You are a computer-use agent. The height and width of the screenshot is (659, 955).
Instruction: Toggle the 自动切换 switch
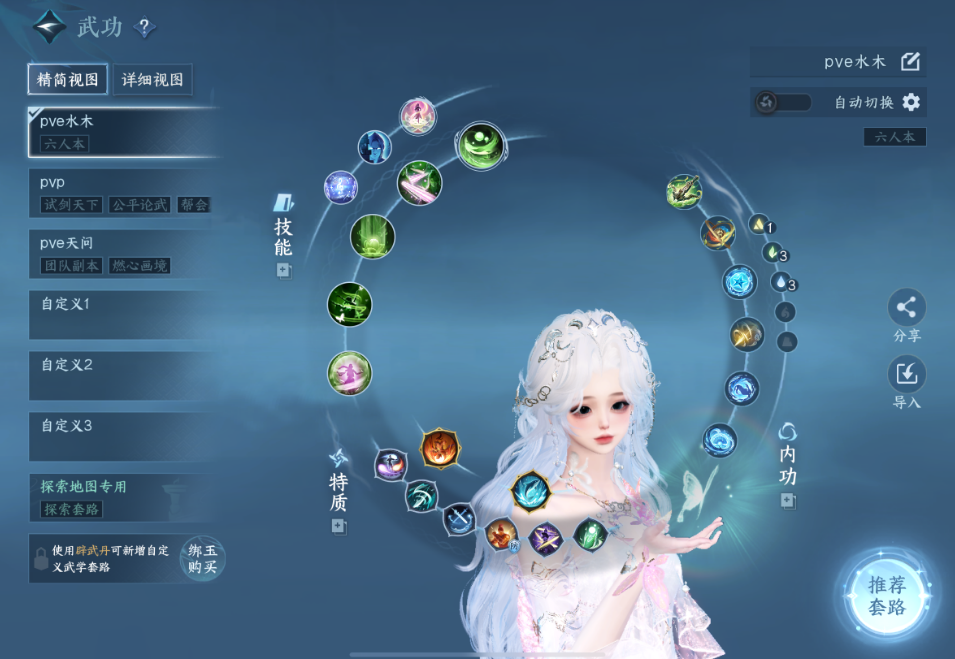(783, 103)
